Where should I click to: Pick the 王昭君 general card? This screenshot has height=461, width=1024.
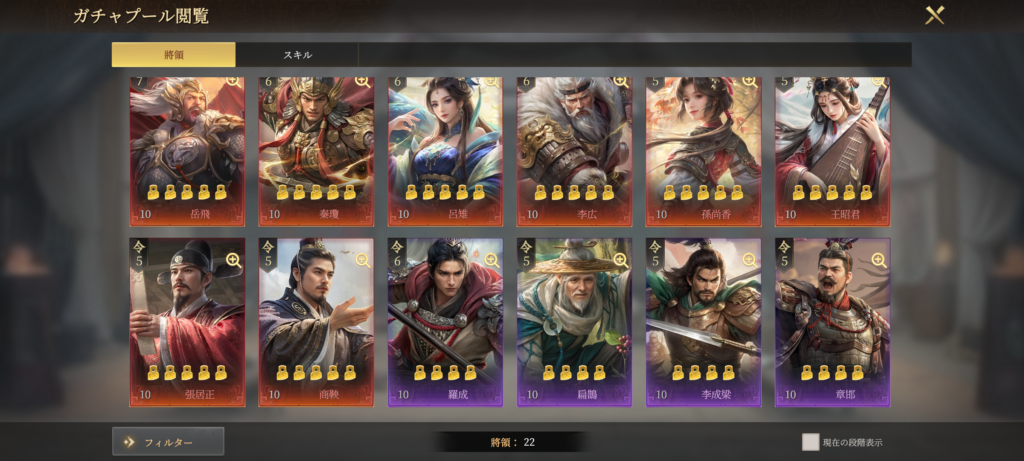click(832, 150)
